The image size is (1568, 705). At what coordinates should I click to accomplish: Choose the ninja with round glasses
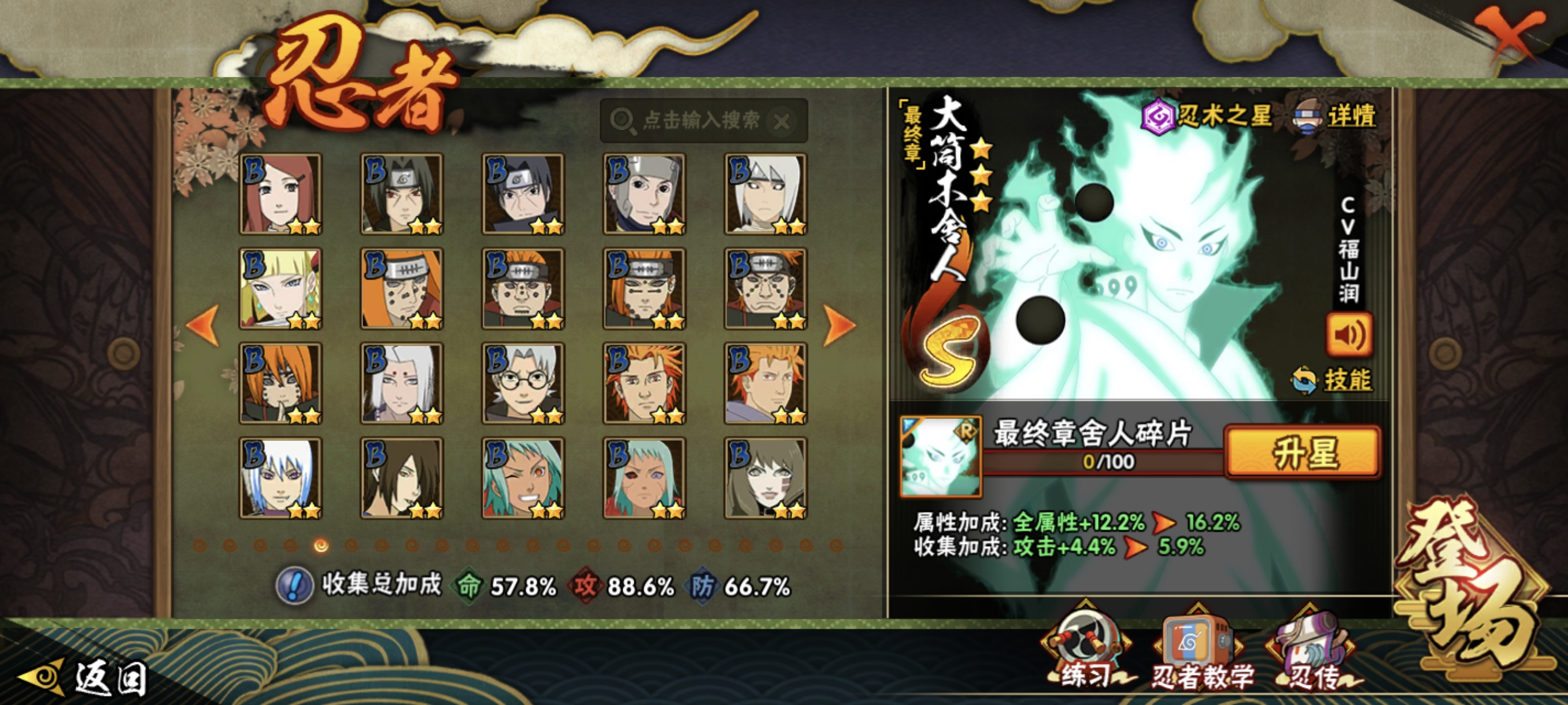523,383
